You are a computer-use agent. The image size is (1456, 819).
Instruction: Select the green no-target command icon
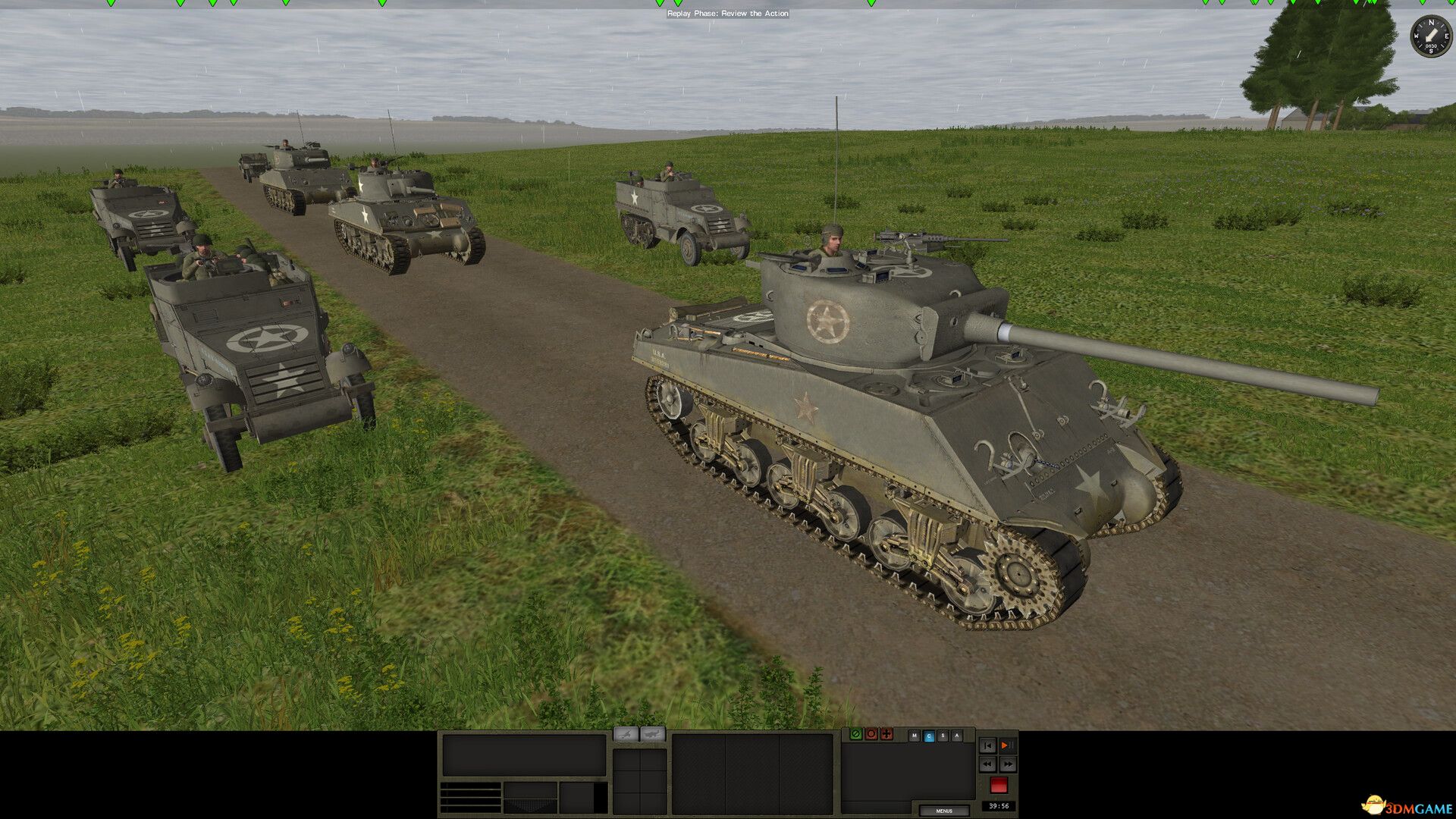pyautogui.click(x=856, y=733)
